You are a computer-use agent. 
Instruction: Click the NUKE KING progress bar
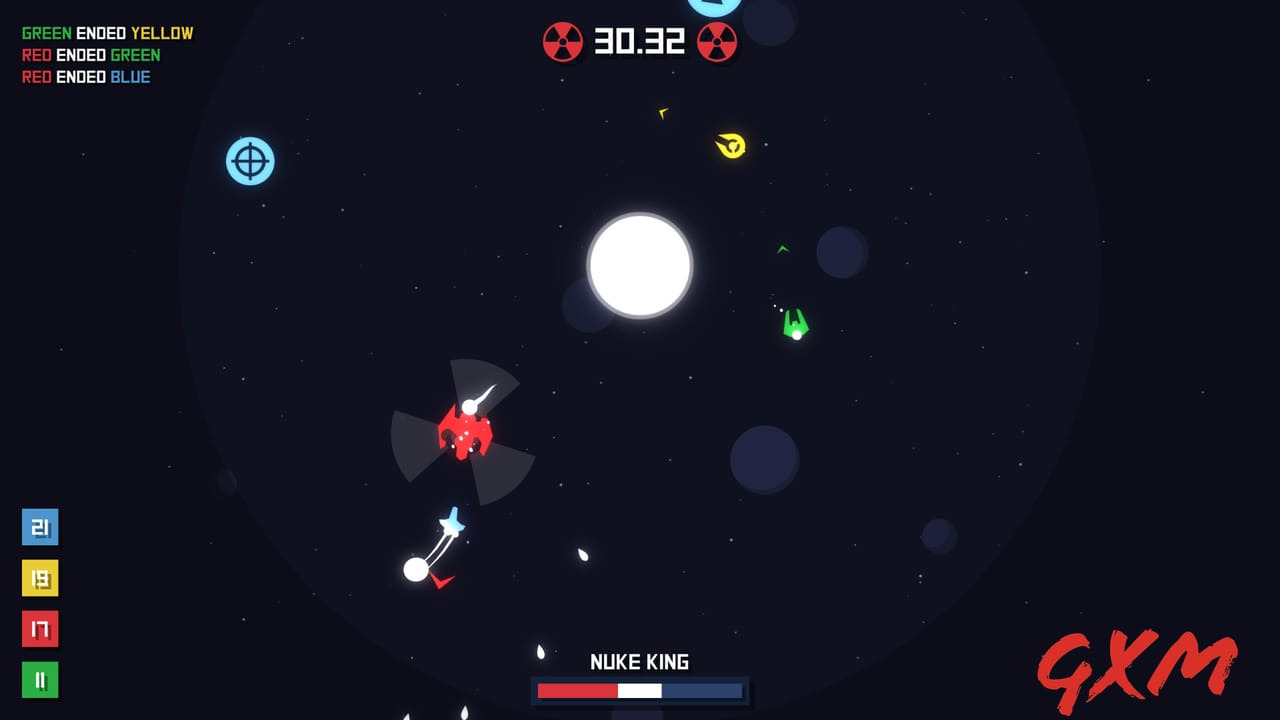(x=639, y=688)
